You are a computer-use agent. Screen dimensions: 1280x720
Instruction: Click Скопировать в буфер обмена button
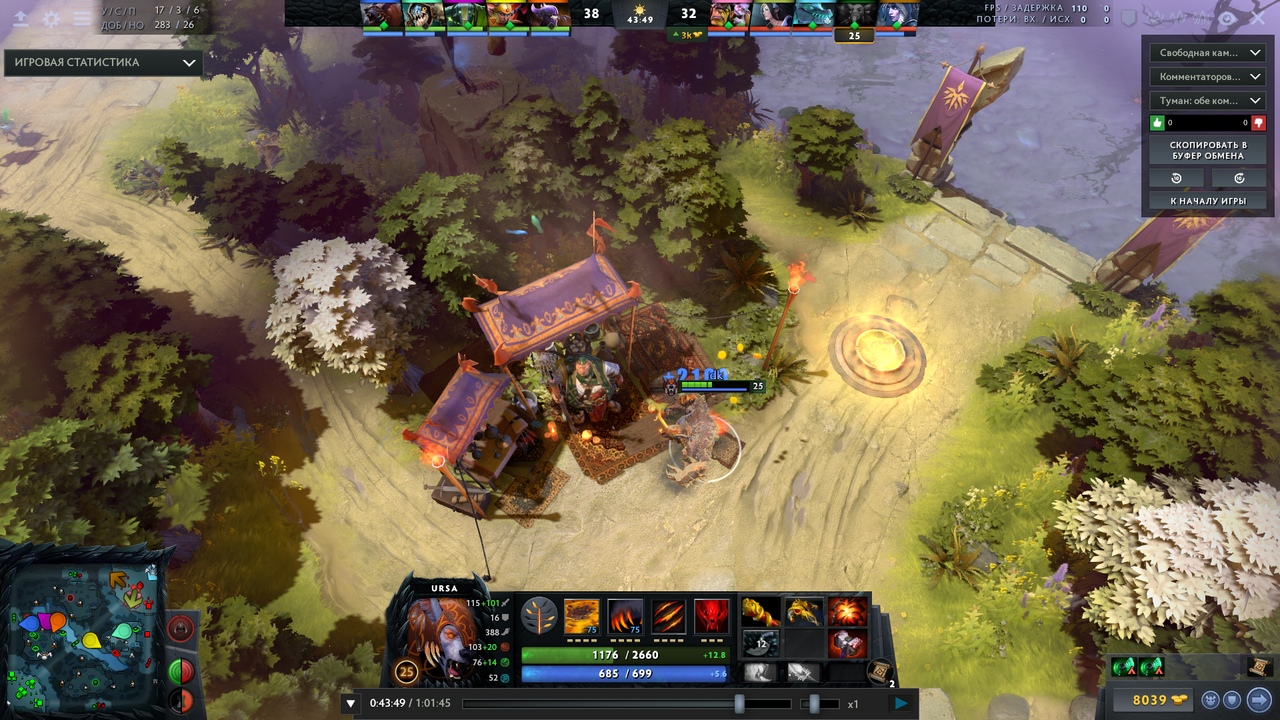(x=1208, y=151)
